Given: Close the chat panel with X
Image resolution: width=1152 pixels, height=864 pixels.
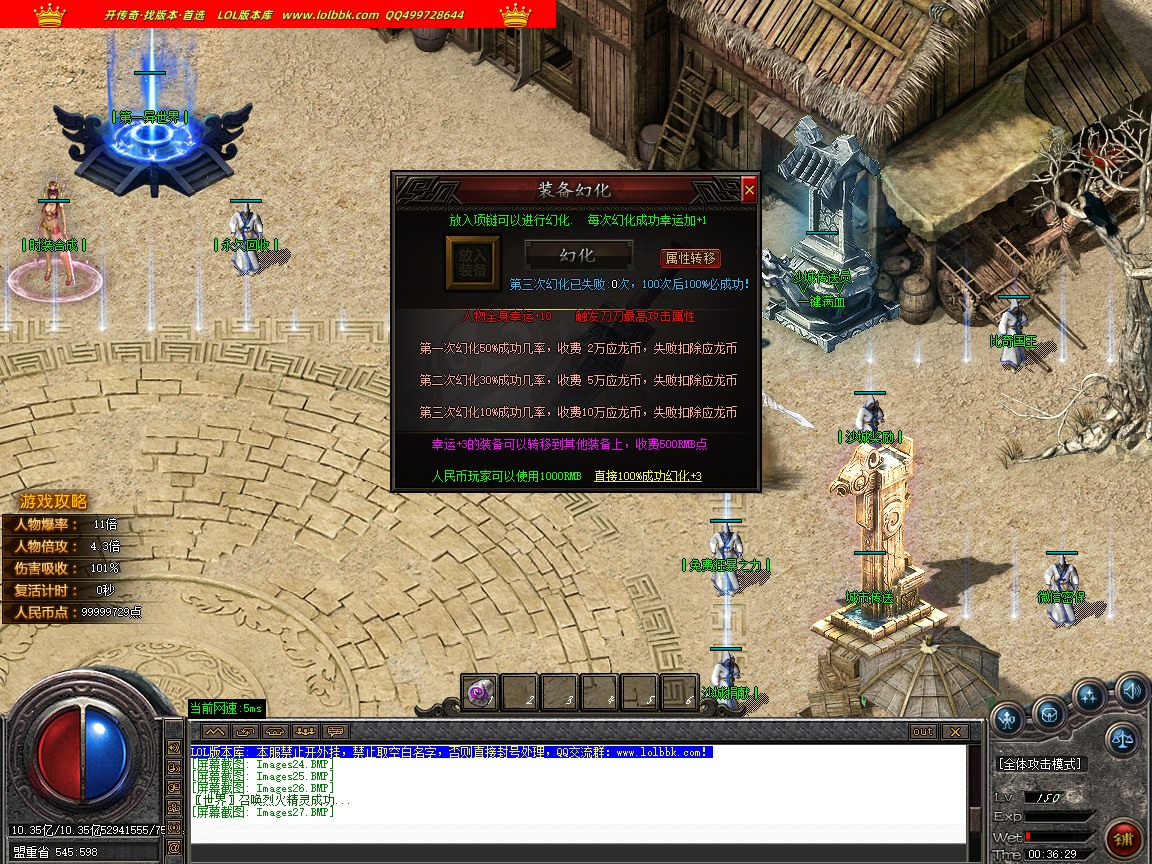Looking at the screenshot, I should click(954, 732).
